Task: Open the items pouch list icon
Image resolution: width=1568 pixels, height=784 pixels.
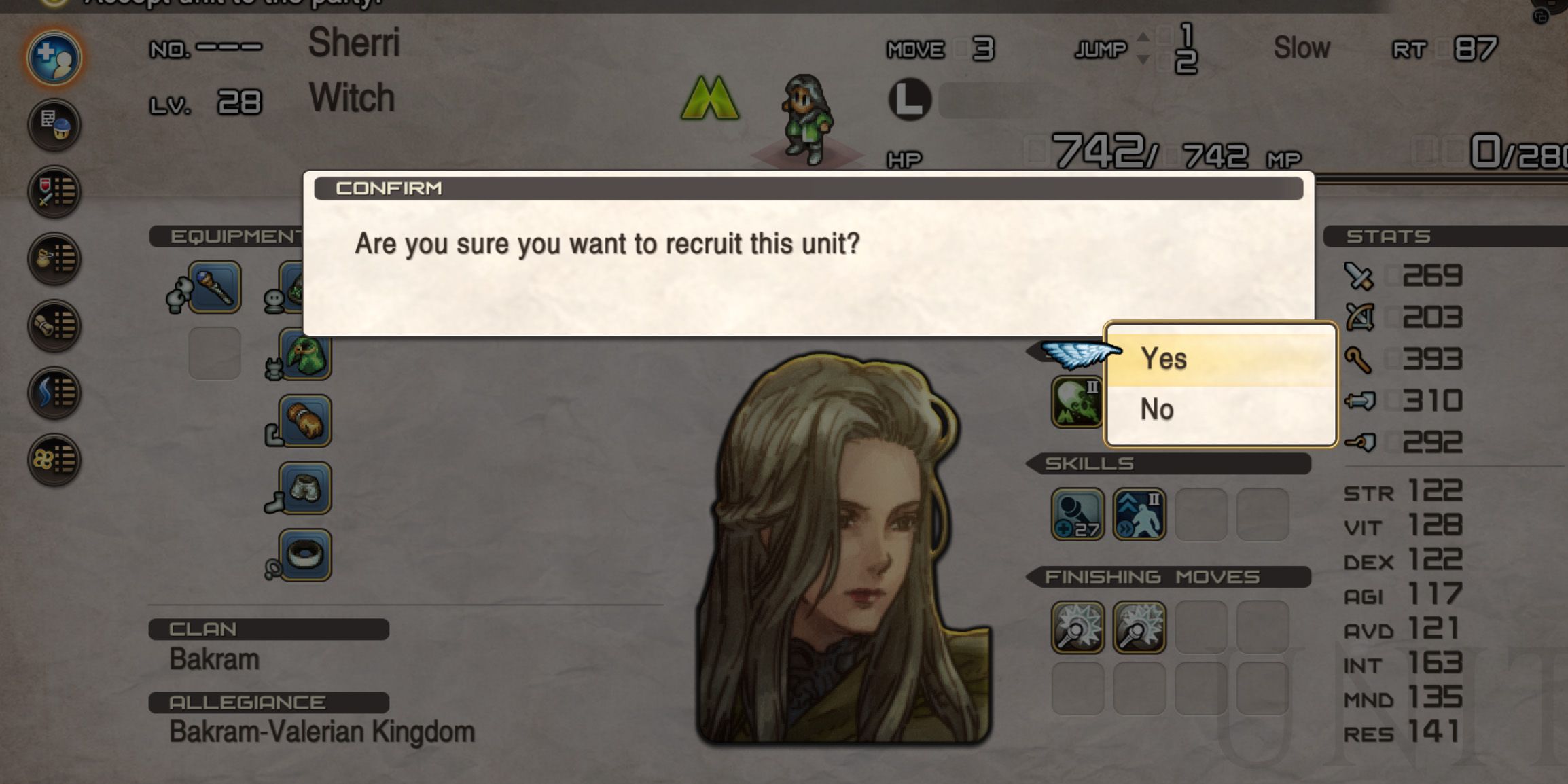Action: 54,258
